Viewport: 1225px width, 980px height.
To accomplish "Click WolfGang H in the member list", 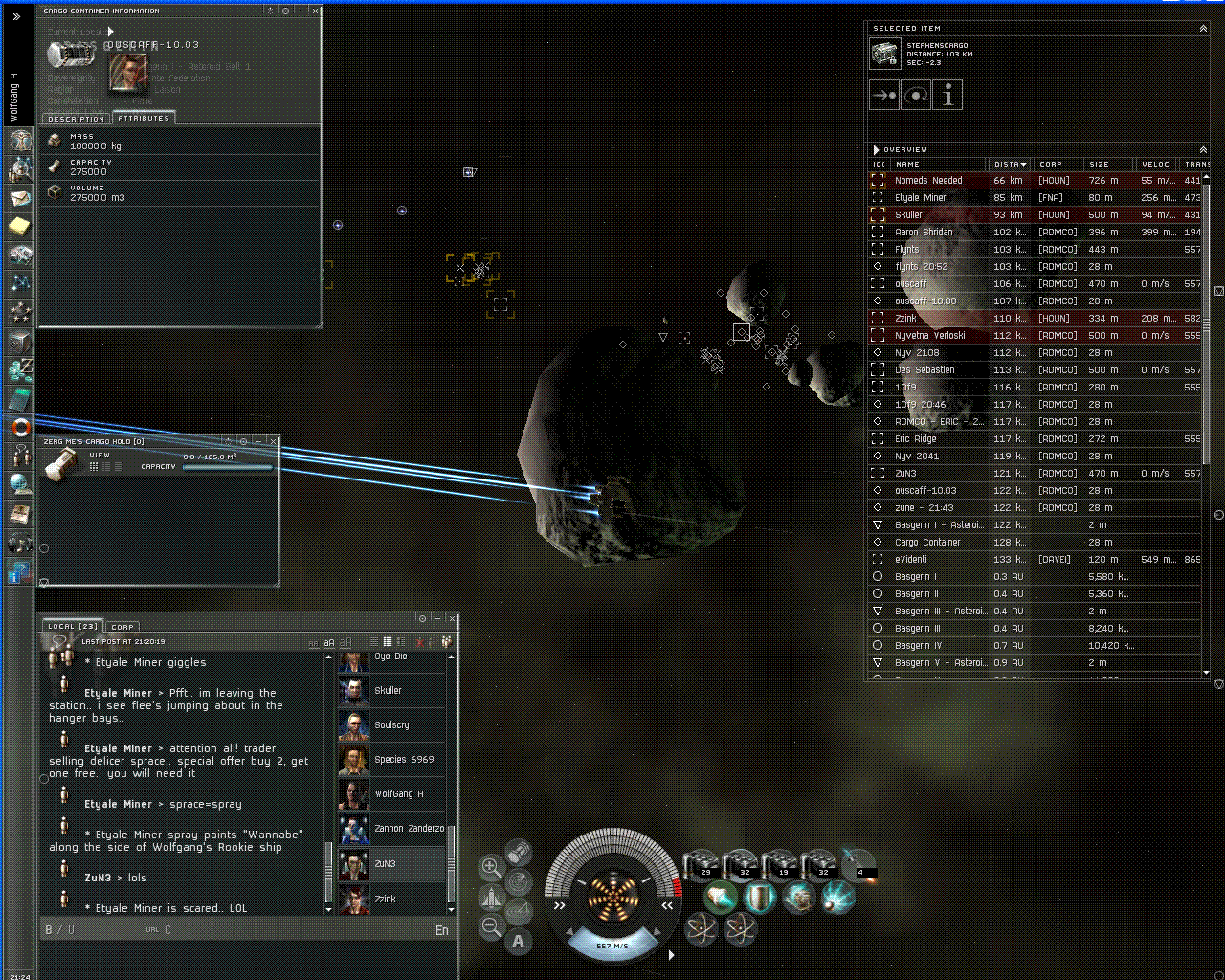I will point(398,794).
